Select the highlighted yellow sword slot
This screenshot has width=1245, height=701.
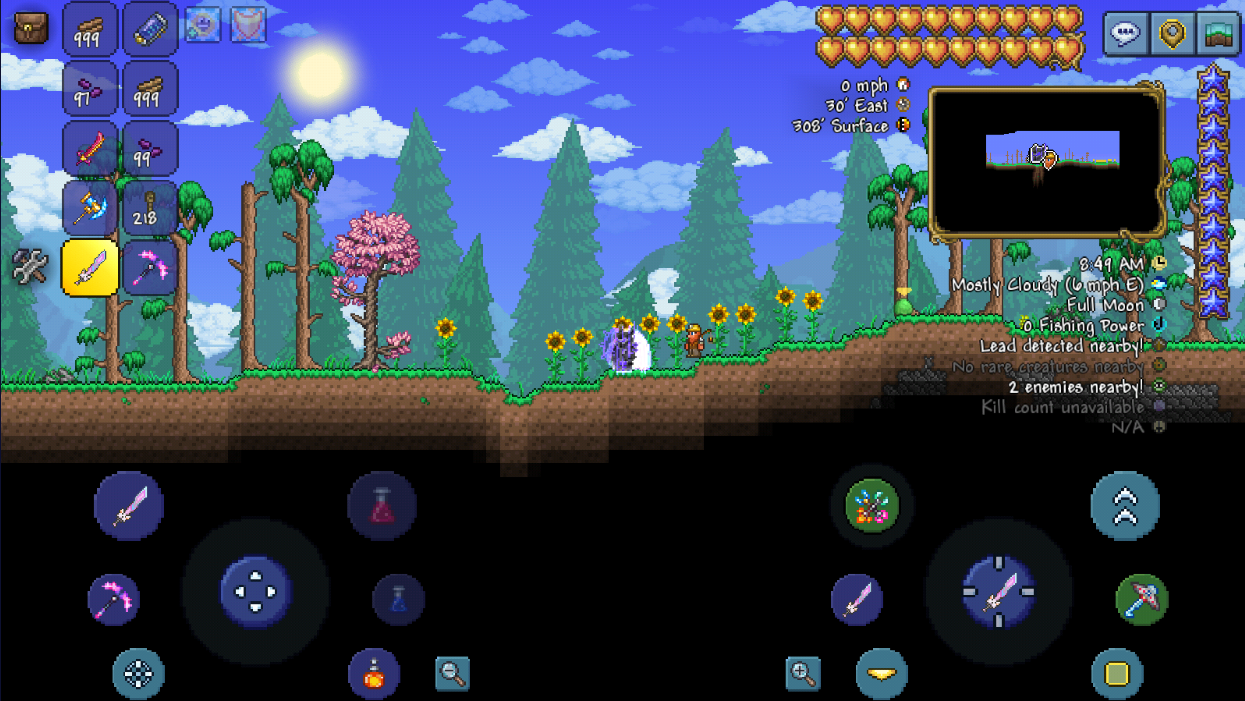(x=90, y=268)
